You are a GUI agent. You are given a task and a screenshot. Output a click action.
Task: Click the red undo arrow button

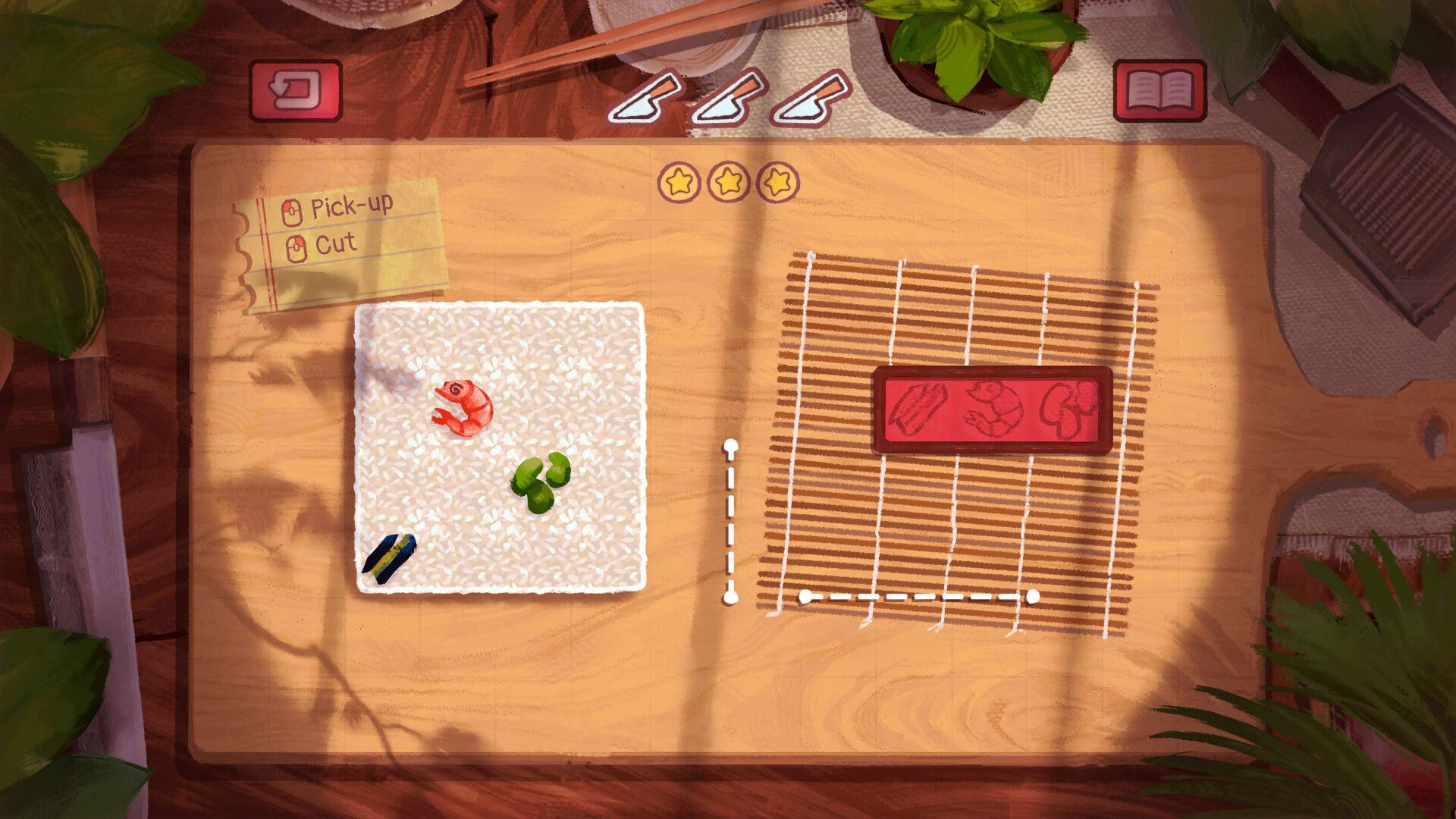point(296,90)
